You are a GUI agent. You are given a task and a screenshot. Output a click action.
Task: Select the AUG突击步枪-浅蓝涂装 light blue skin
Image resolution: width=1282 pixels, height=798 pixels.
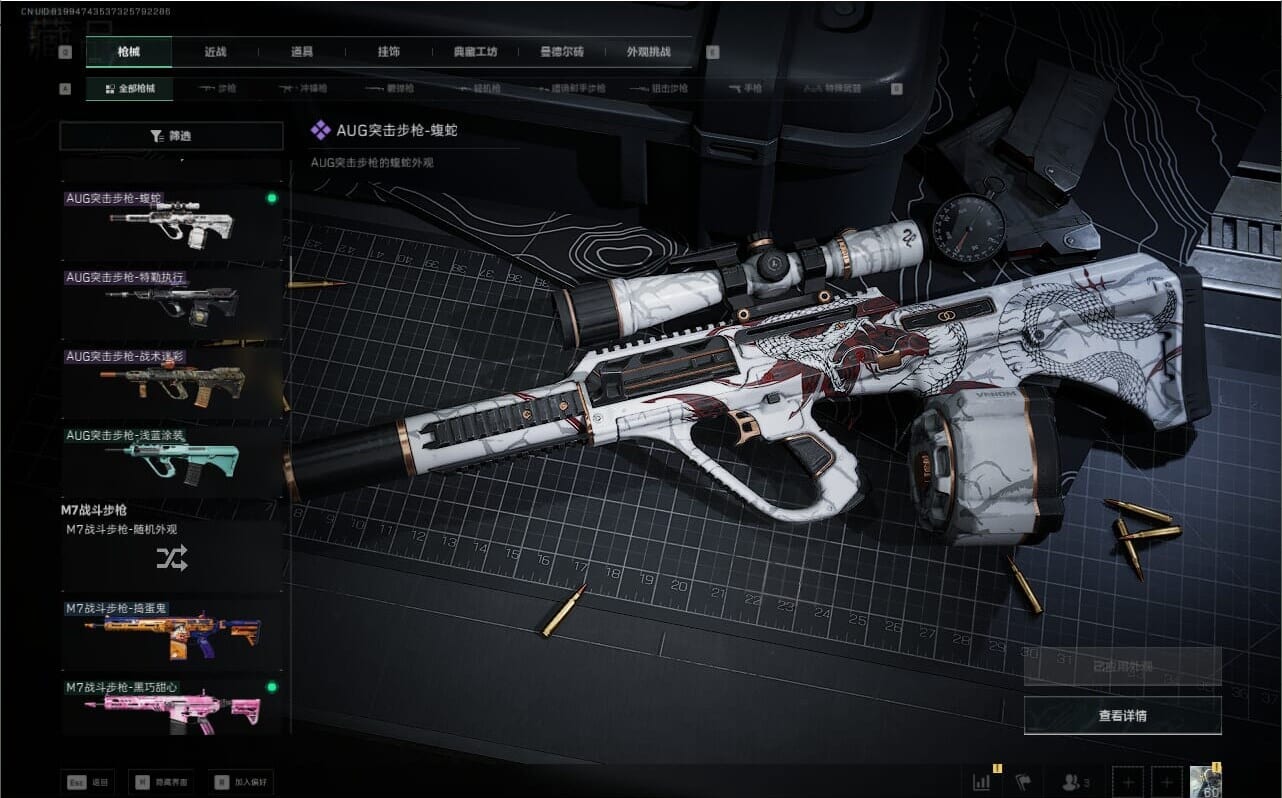point(171,462)
